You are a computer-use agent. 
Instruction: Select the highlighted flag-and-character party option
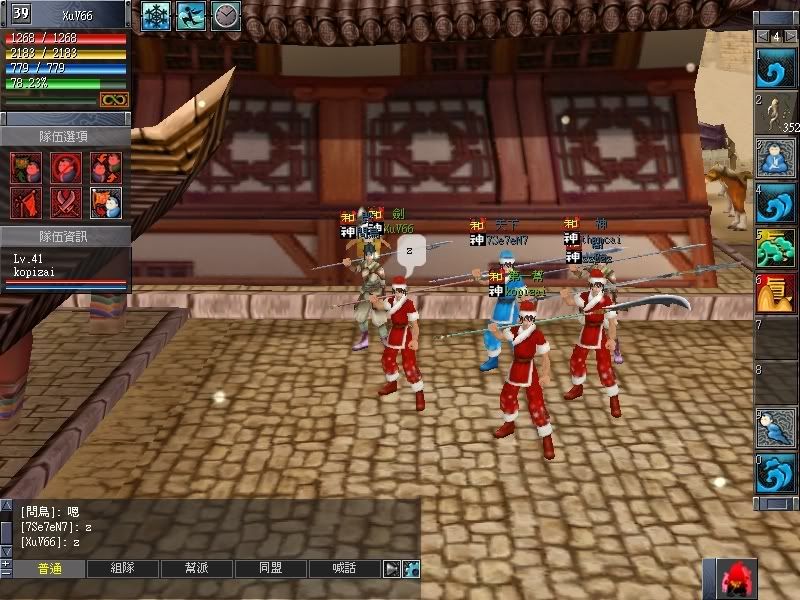[106, 203]
